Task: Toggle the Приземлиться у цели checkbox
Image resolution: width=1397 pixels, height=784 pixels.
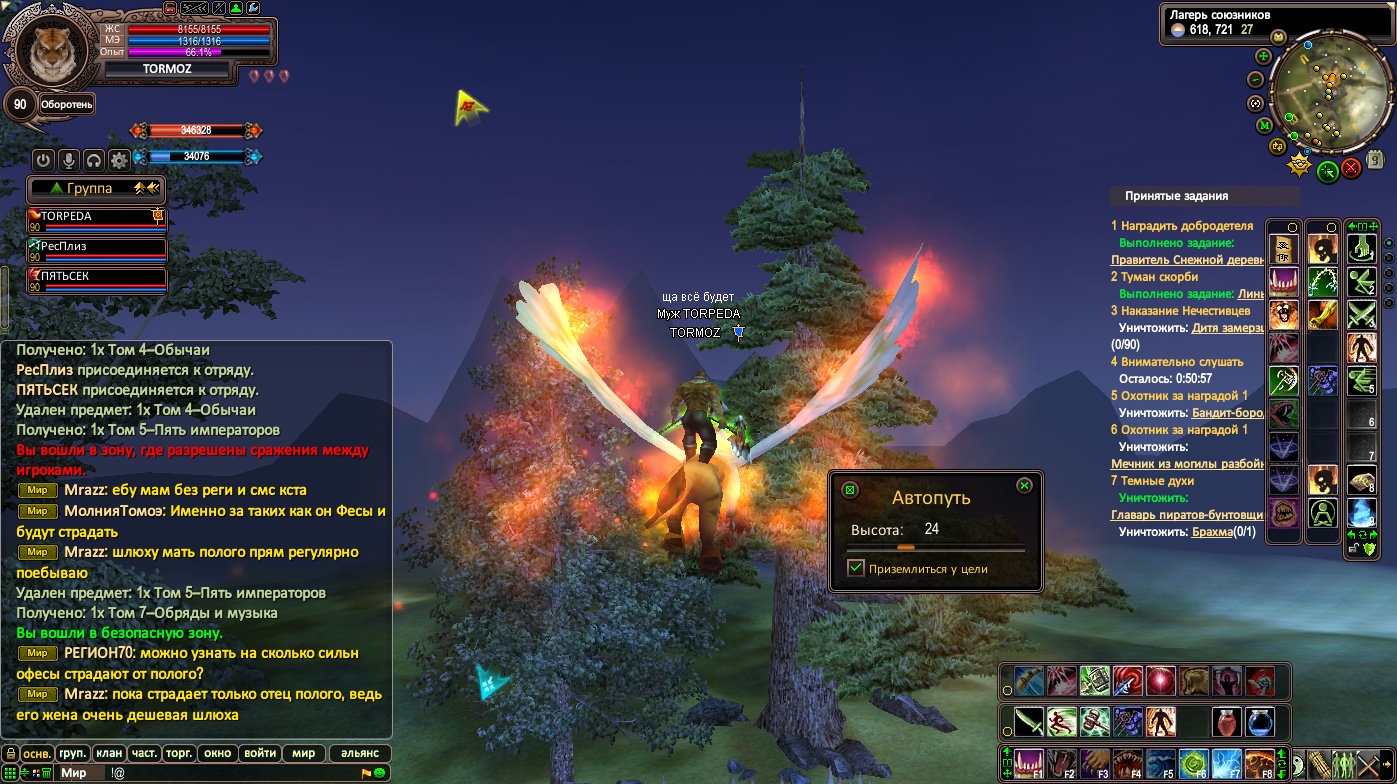Action: pos(856,568)
